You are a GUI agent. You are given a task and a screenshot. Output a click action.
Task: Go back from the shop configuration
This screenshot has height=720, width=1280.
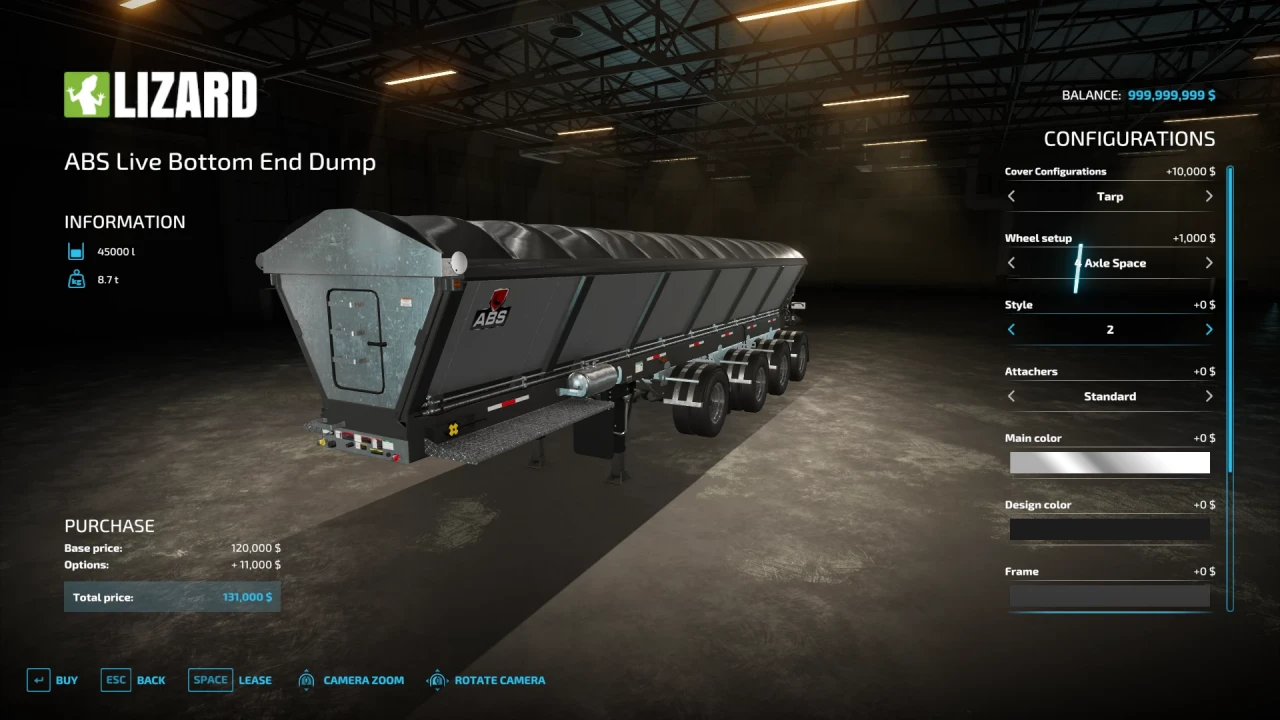[133, 680]
